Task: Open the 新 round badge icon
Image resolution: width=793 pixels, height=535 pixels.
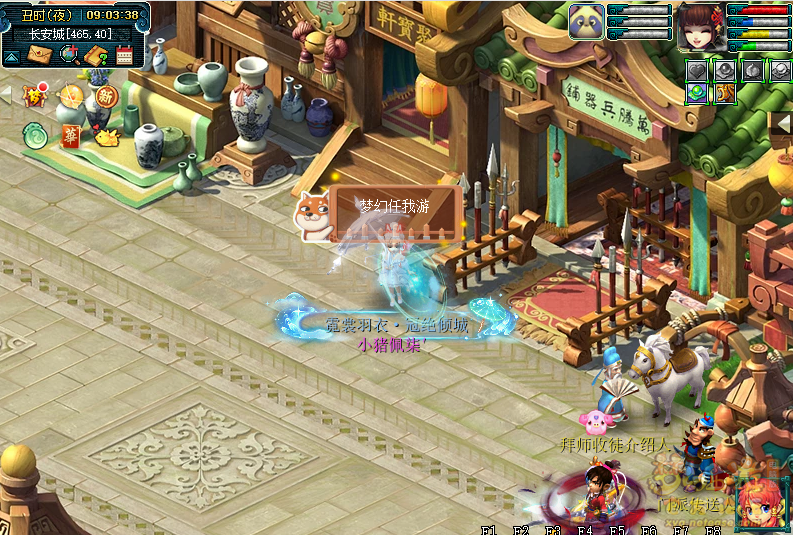Action: [x=105, y=96]
